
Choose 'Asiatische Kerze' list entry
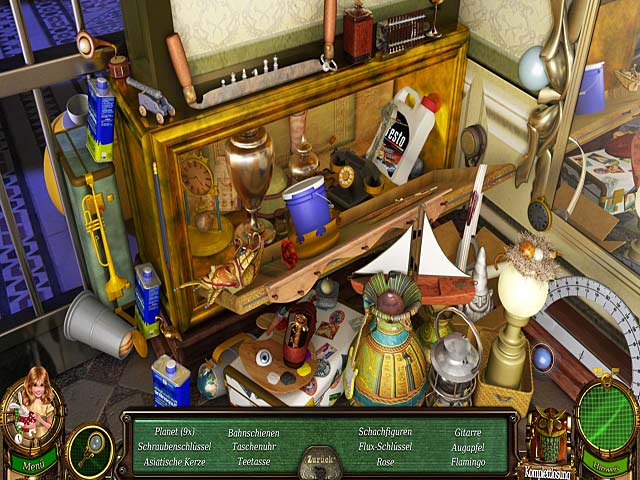tap(176, 461)
